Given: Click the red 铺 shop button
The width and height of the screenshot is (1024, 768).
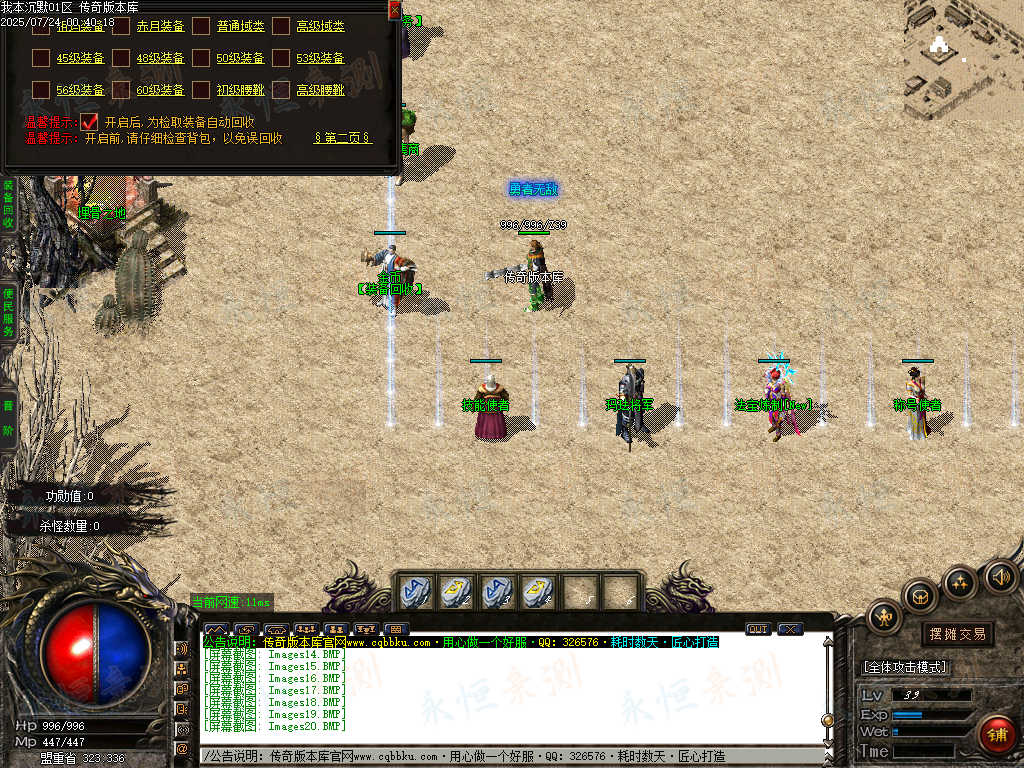Looking at the screenshot, I should [x=995, y=733].
